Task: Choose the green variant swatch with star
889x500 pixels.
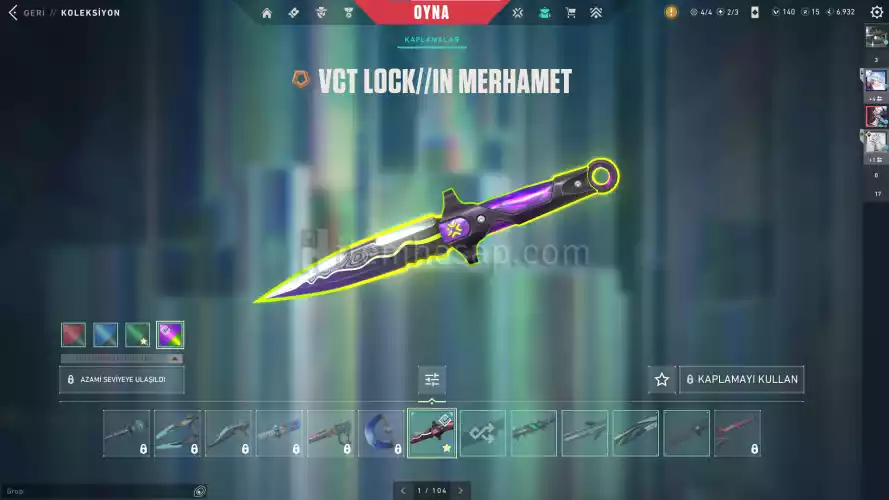Action: tap(137, 334)
